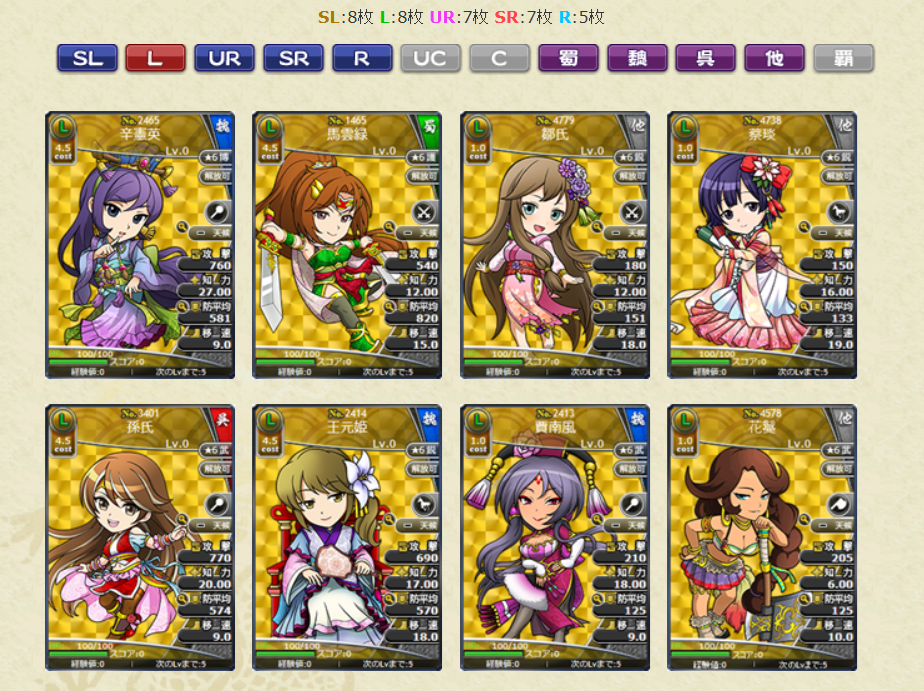Choose the 賈南風 card
The width and height of the screenshot is (924, 691).
pyautogui.click(x=555, y=537)
